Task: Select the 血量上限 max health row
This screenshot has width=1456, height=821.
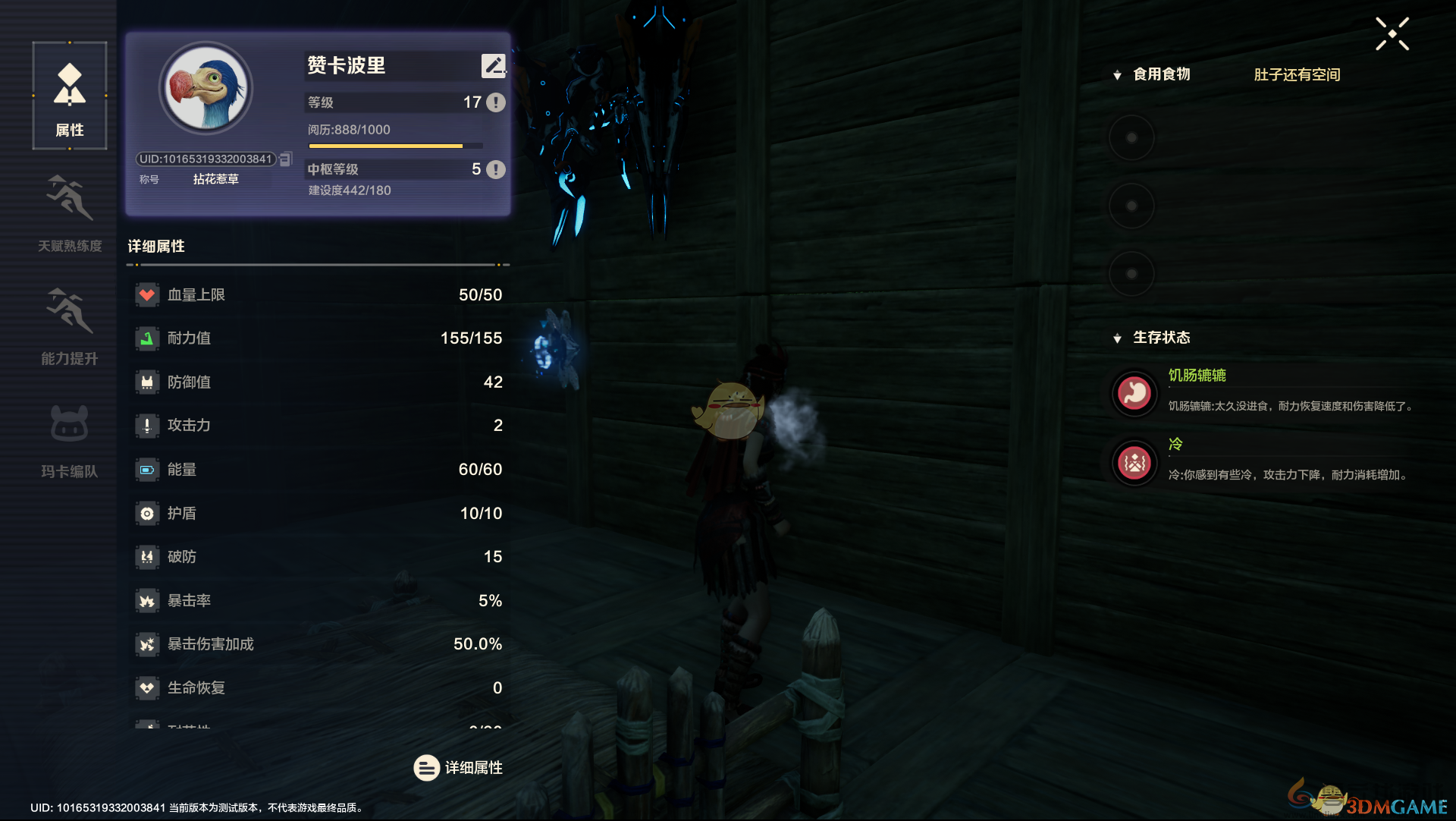Action: tap(318, 294)
